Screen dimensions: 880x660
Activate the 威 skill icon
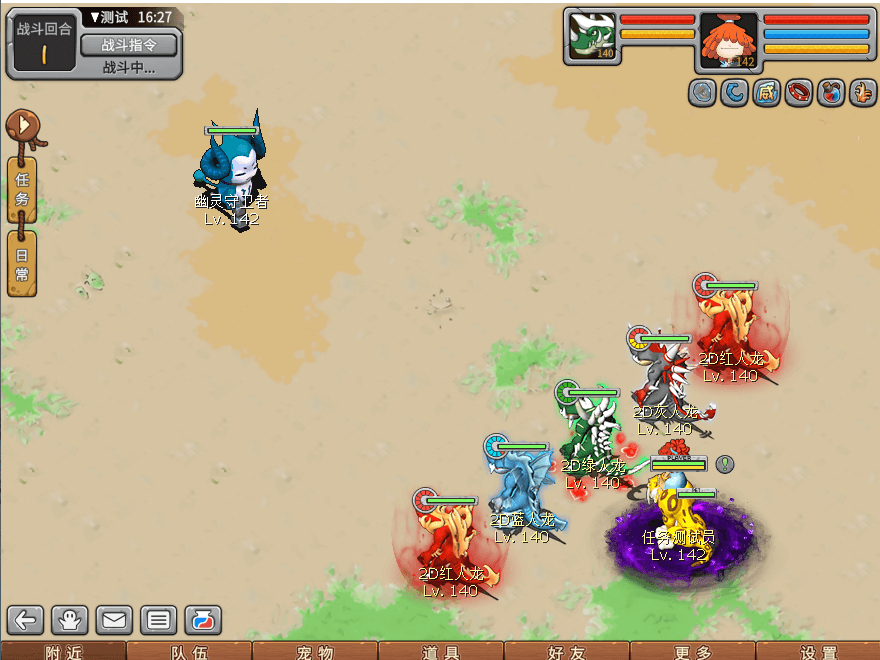pos(766,93)
